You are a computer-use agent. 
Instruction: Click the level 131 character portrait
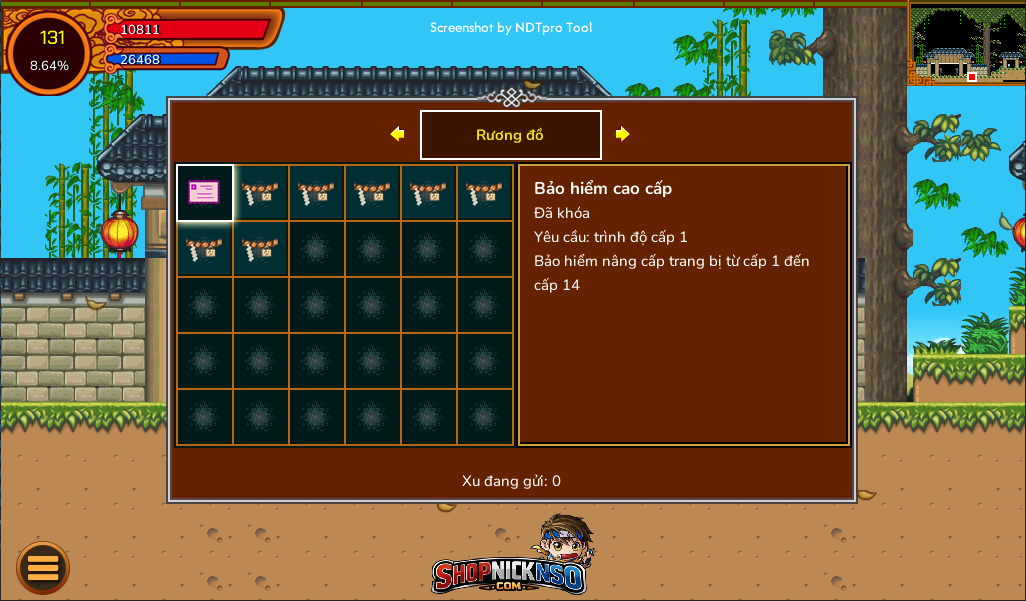click(50, 51)
